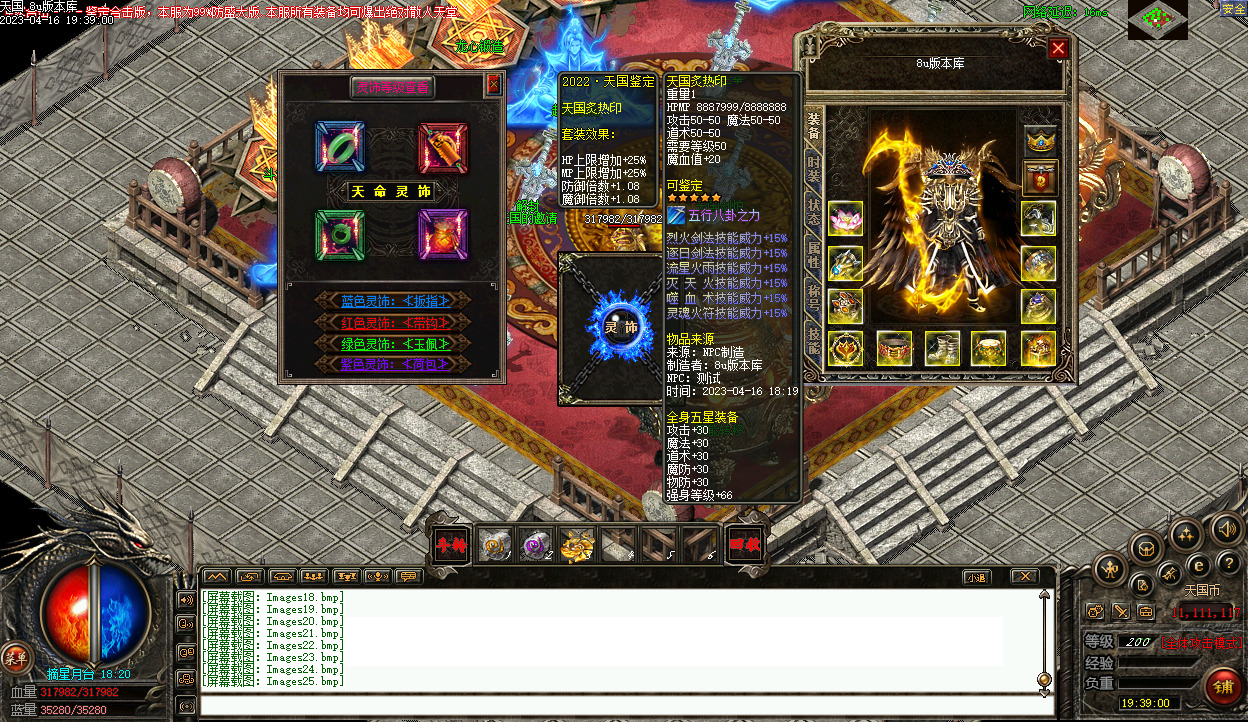Select the blue jade ring ornament slot

(x=340, y=147)
